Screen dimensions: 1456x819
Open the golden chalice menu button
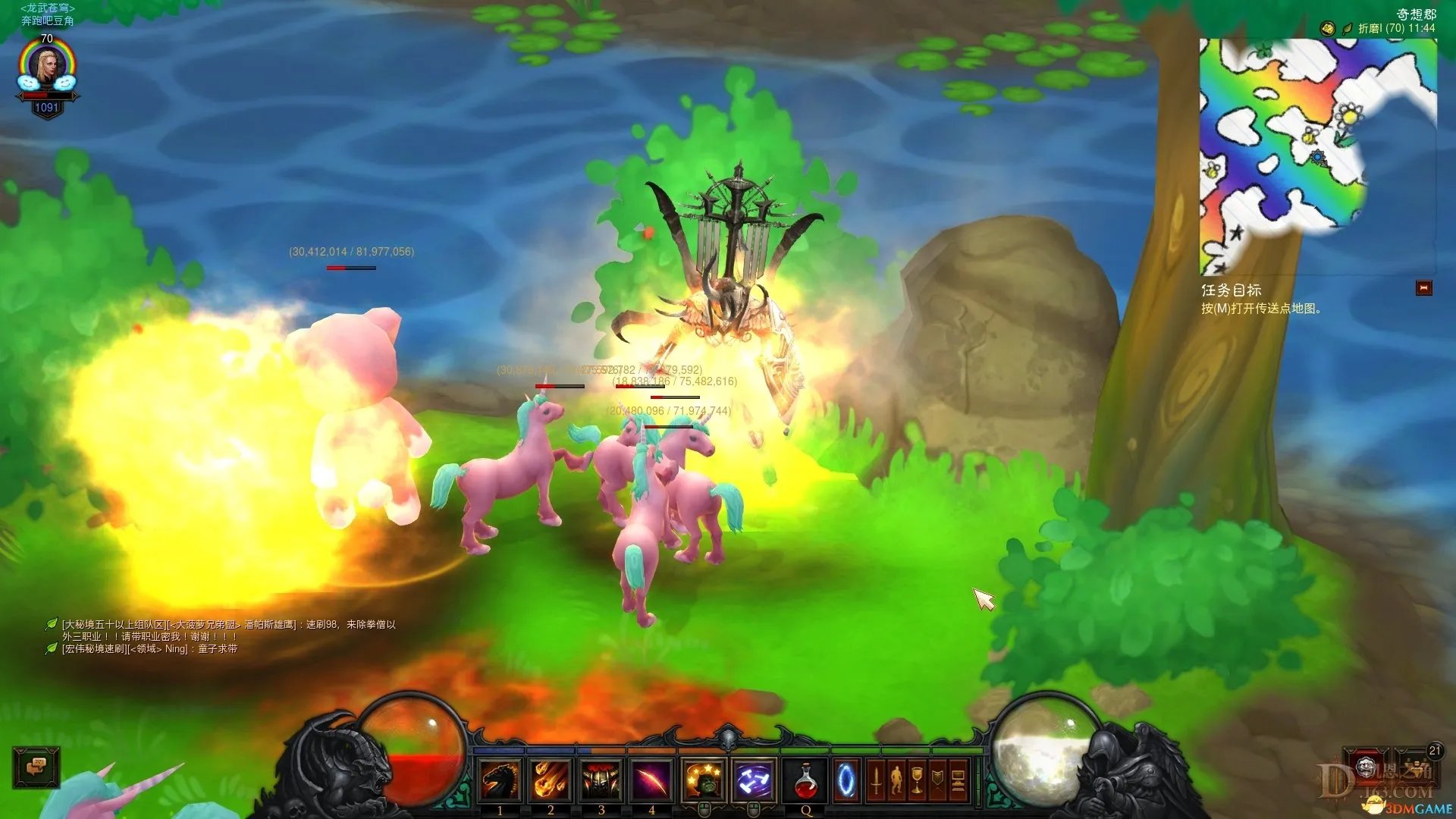pyautogui.click(x=917, y=780)
